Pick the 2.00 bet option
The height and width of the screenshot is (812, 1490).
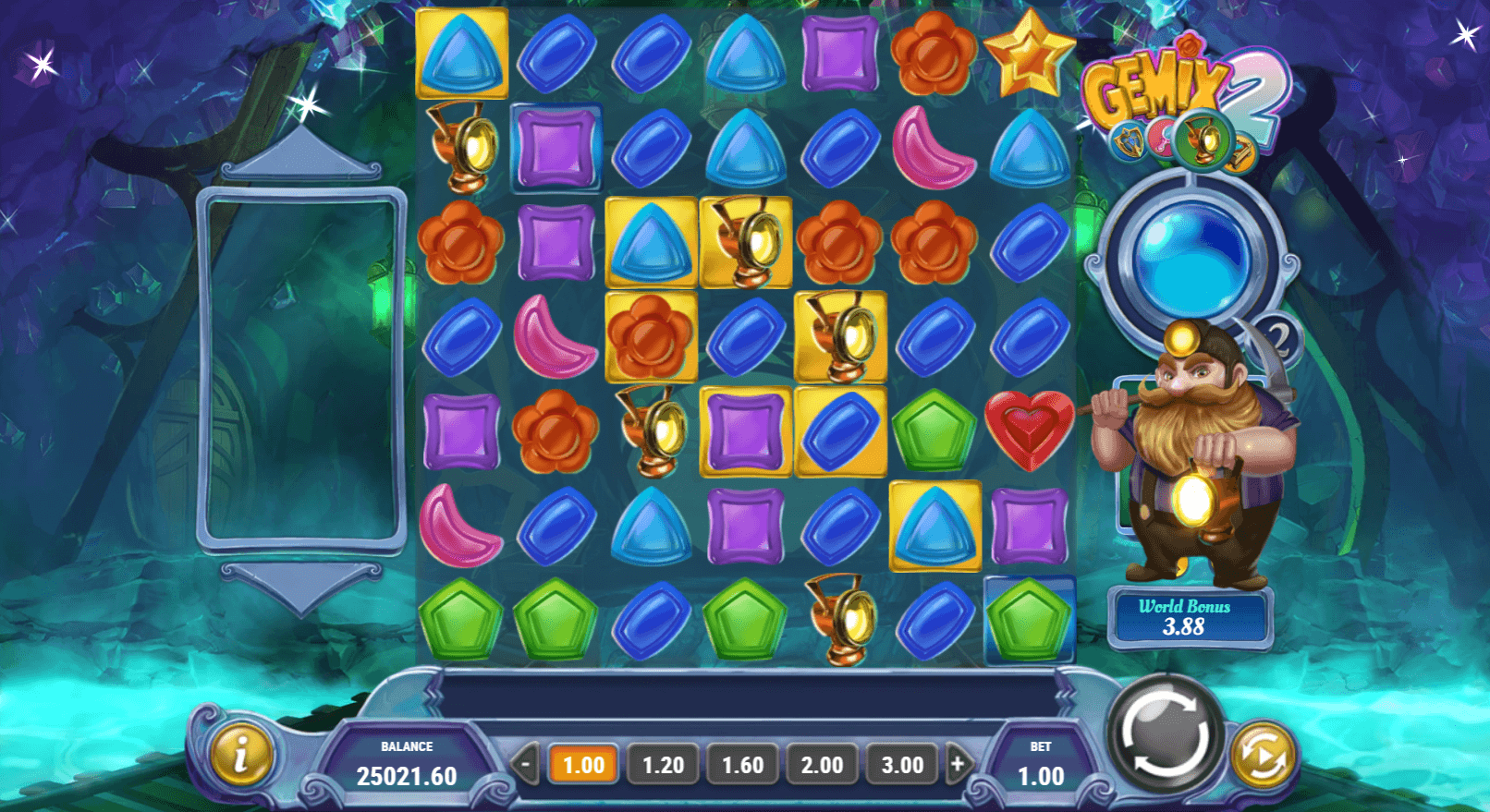822,765
